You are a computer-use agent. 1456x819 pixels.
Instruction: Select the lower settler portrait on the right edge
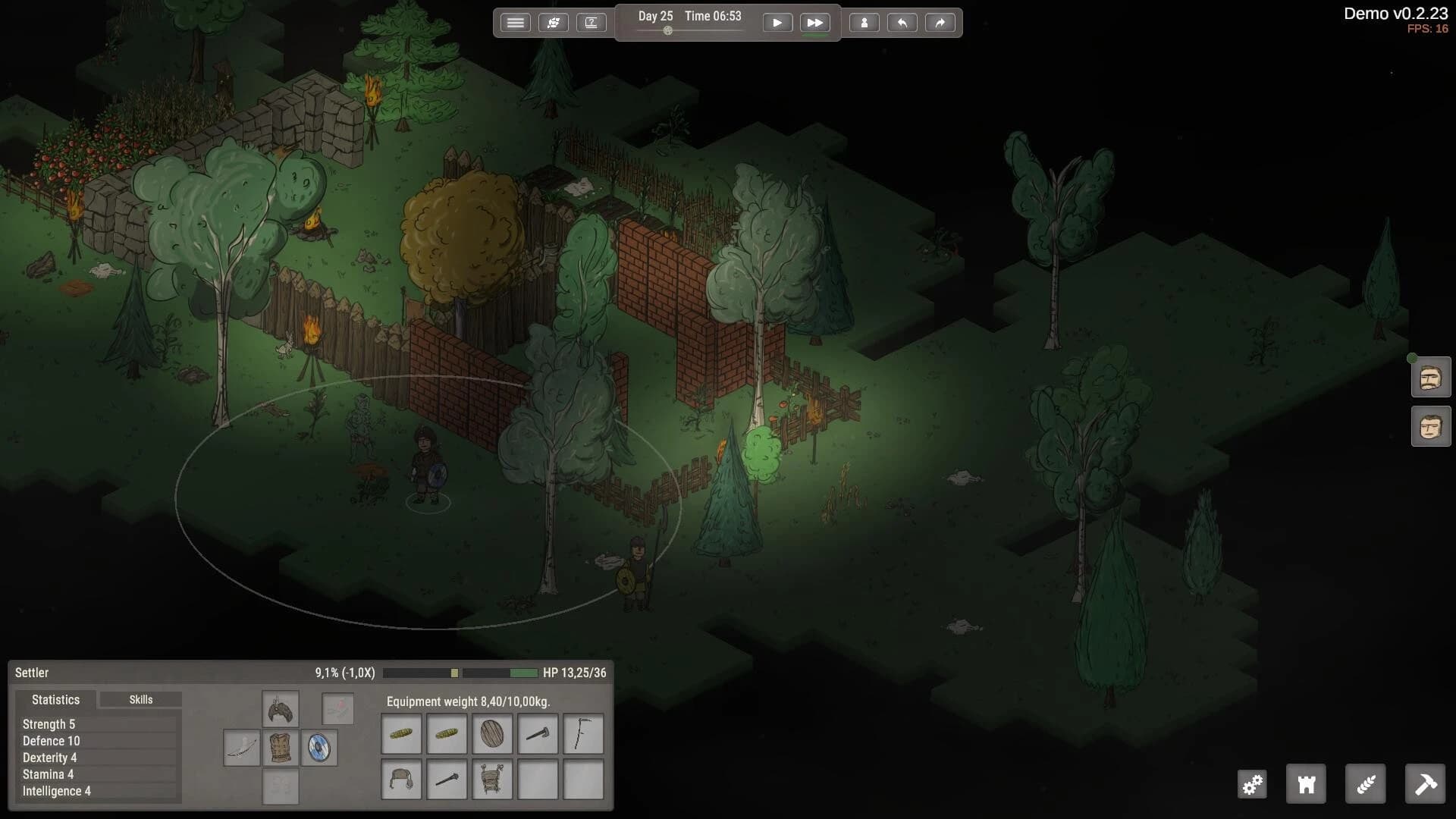pos(1430,426)
